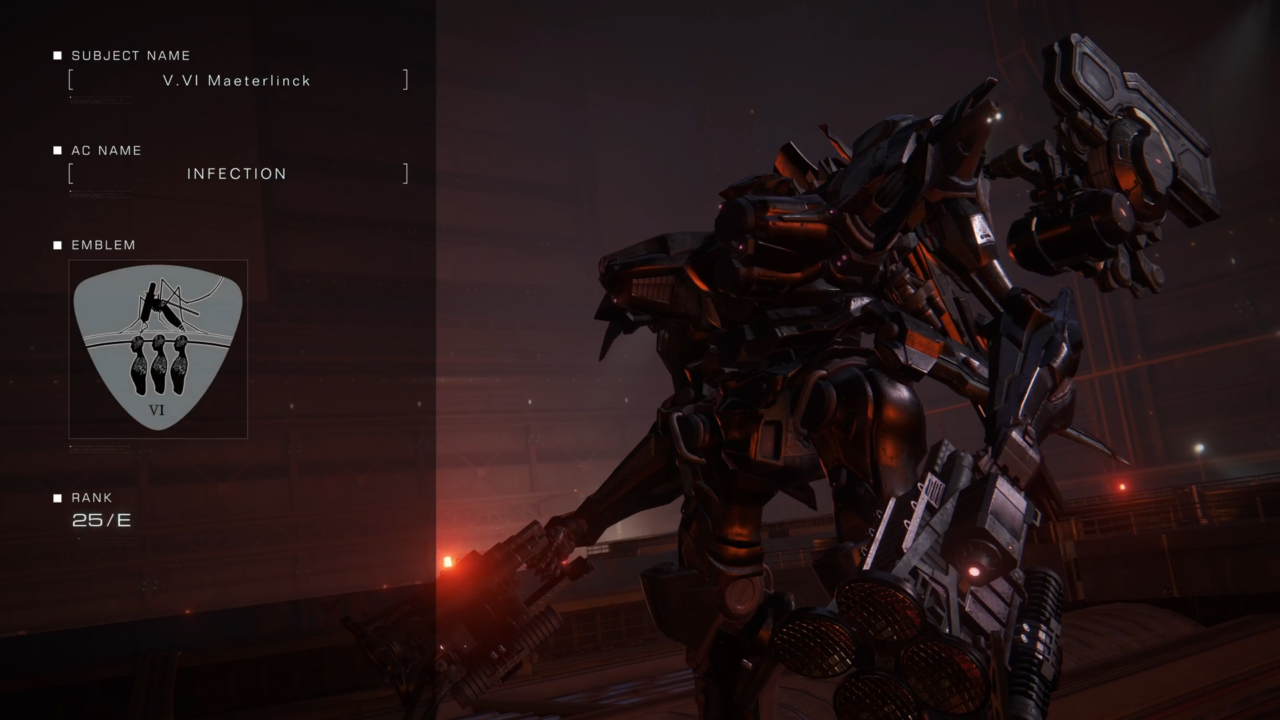1280x720 pixels.
Task: Click the mosquito emblem thumbnail
Action: [158, 348]
